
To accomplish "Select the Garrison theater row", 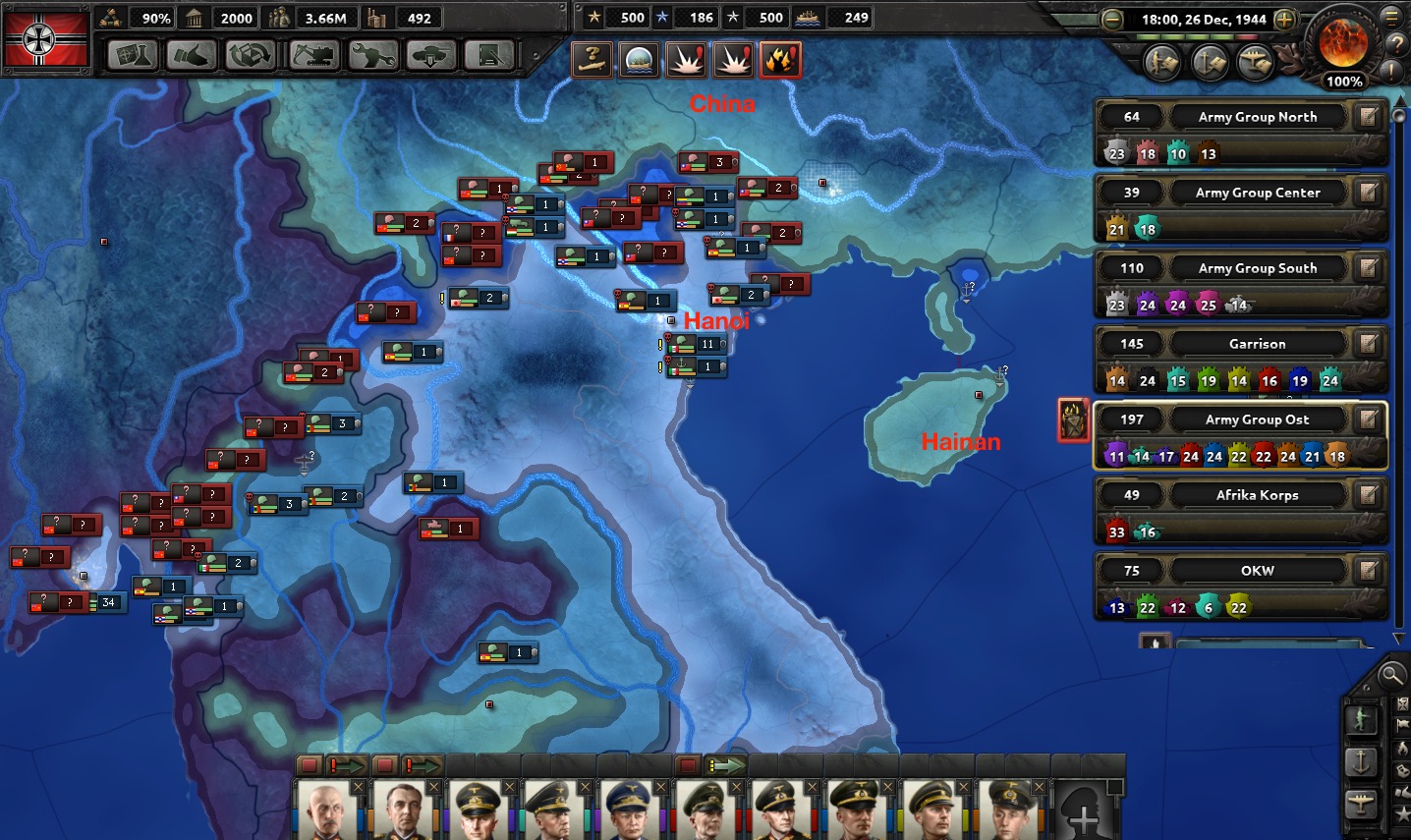I will (x=1257, y=344).
